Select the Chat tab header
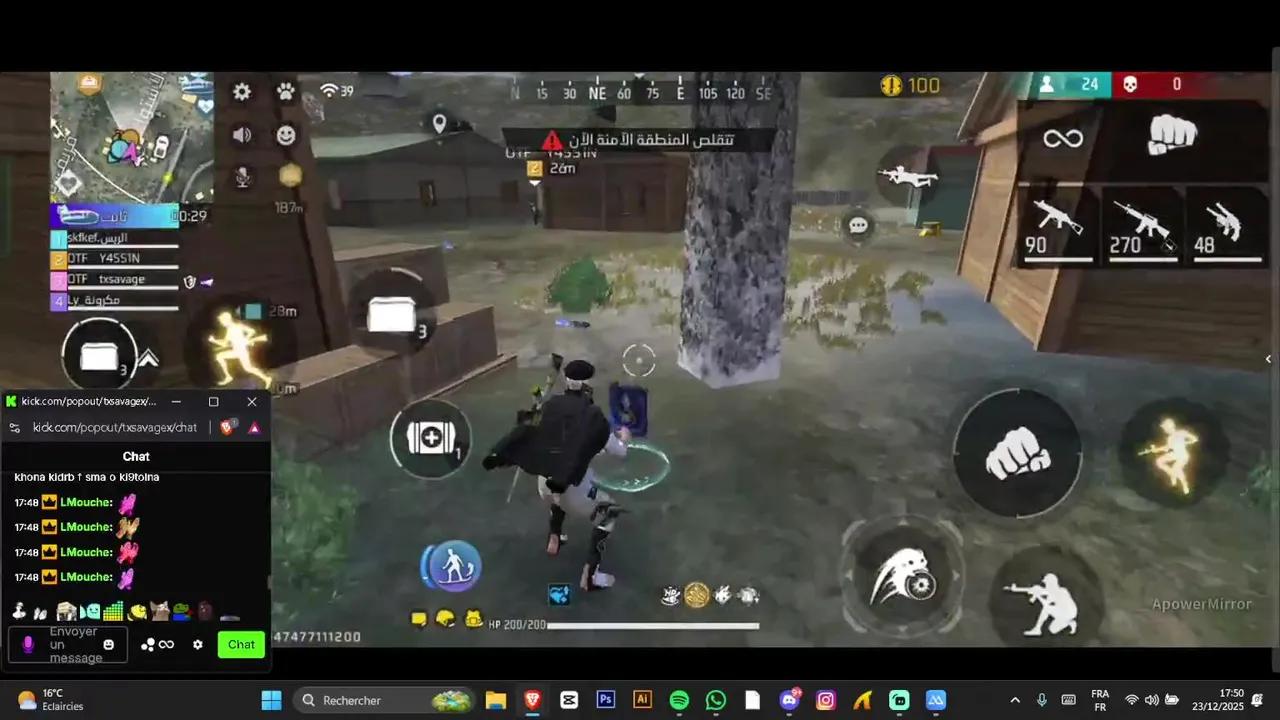Image resolution: width=1280 pixels, height=720 pixels. (x=136, y=456)
